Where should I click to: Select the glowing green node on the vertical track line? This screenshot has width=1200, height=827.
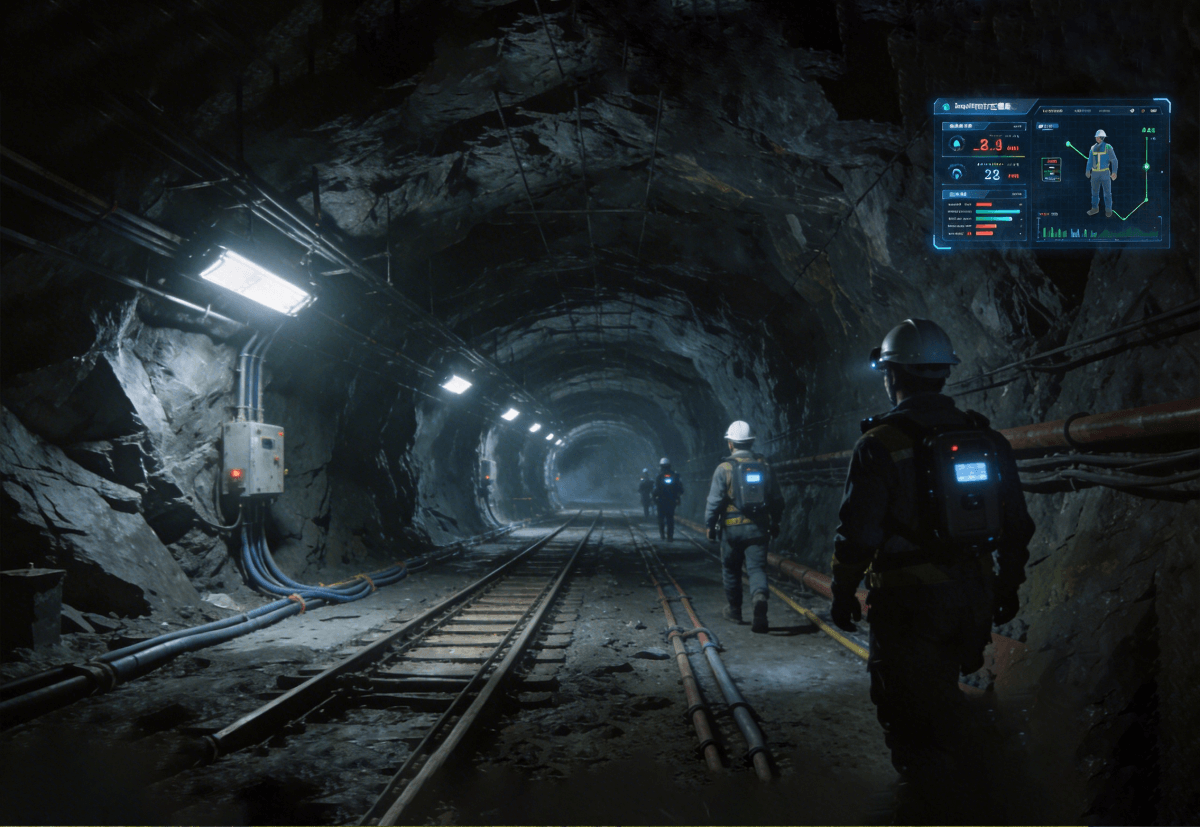coord(1146,167)
